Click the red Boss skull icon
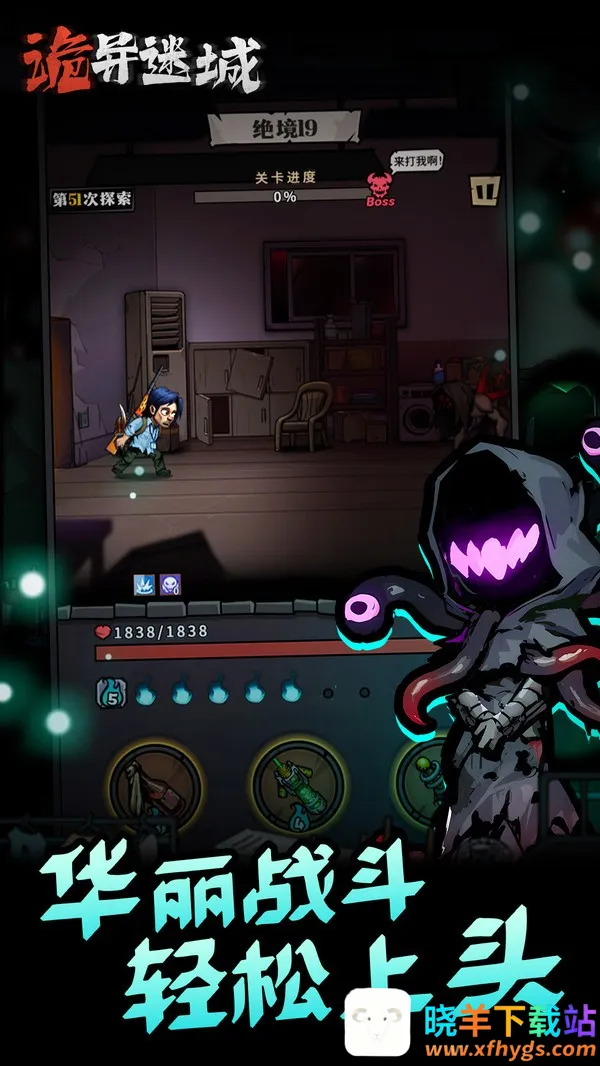Viewport: 600px width, 1066px height. tap(381, 186)
